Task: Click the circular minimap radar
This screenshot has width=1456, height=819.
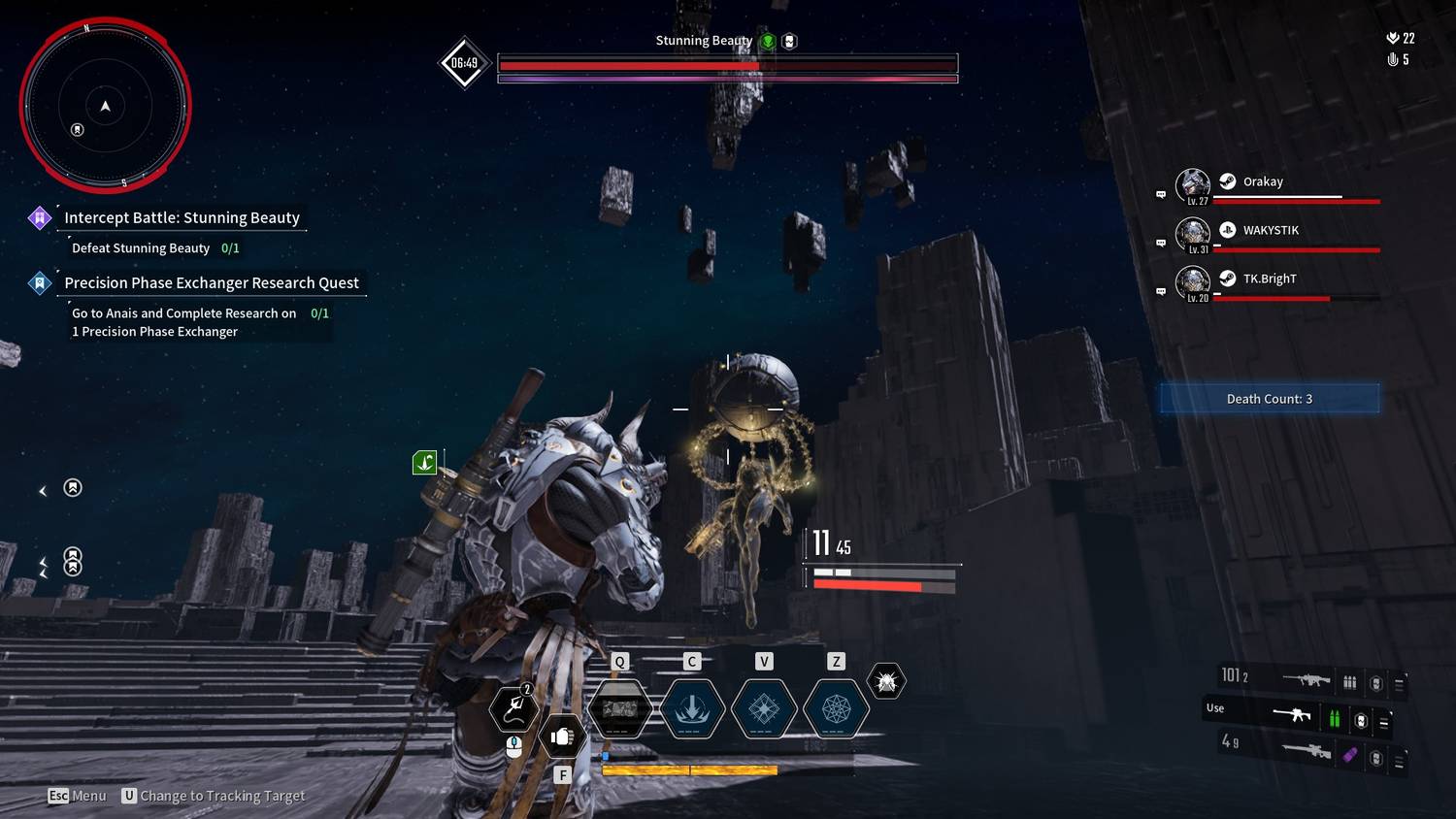Action: (x=105, y=105)
